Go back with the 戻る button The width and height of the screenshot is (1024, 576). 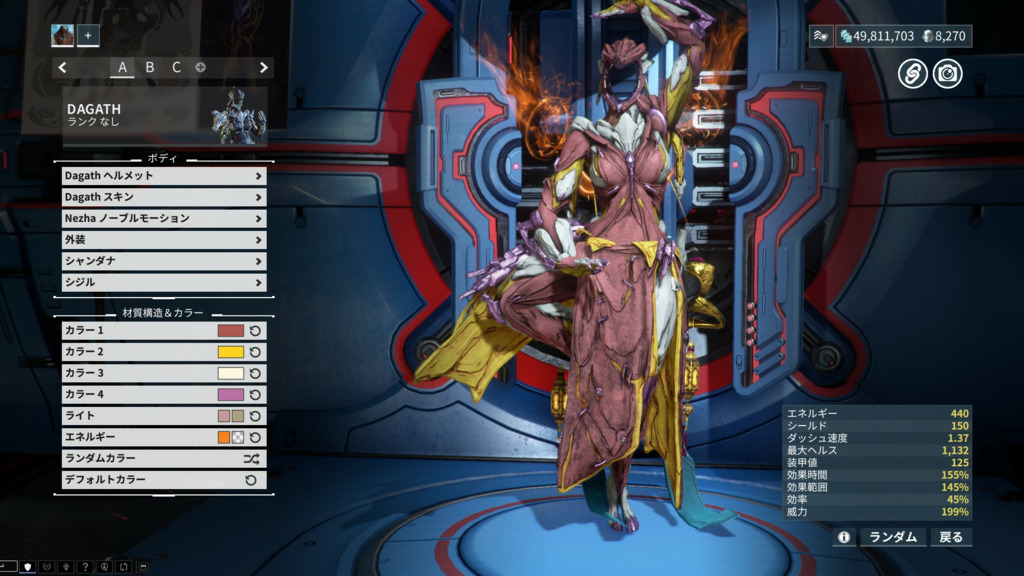click(x=951, y=537)
